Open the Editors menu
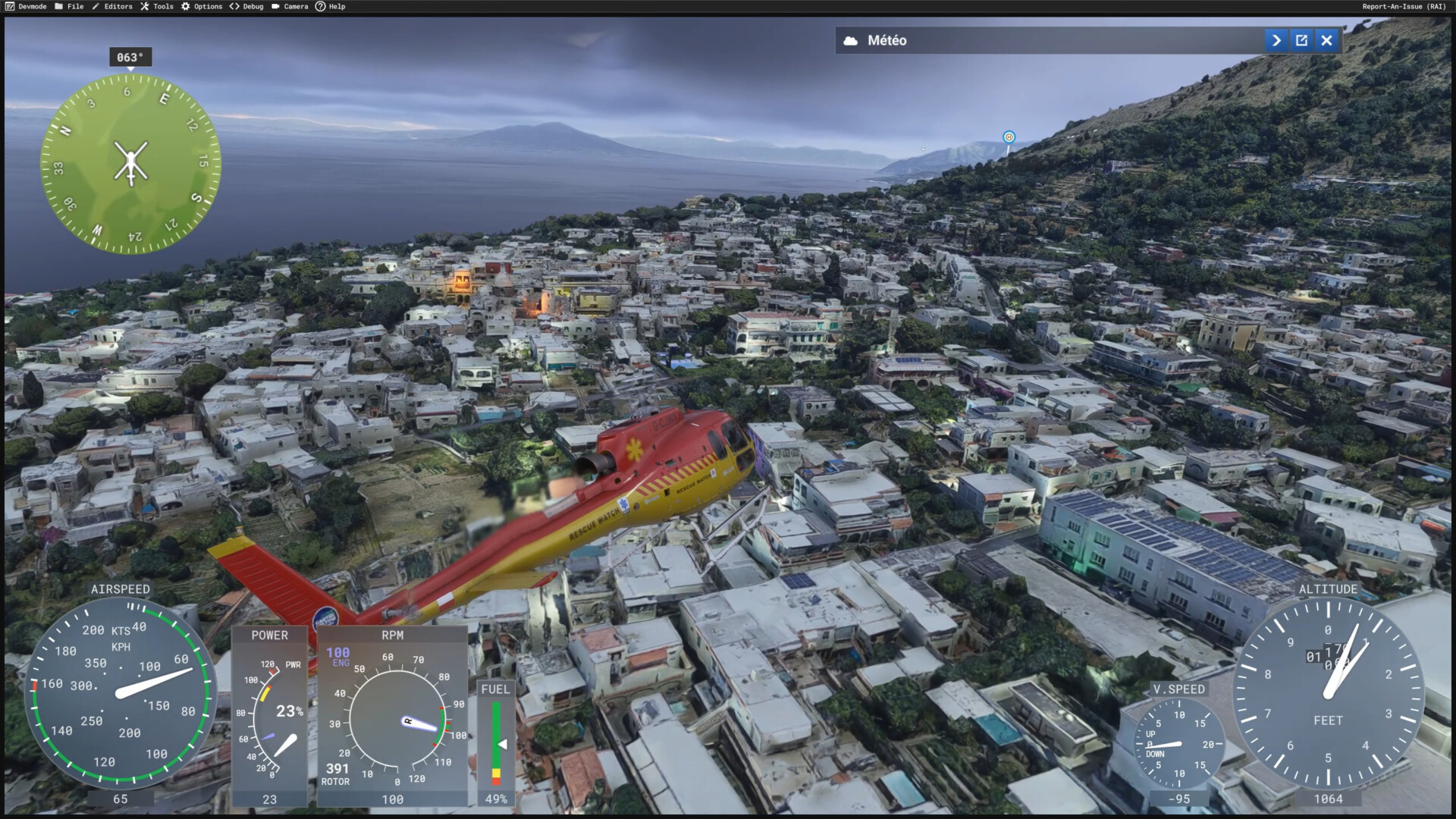The image size is (1456, 819). 112,7
